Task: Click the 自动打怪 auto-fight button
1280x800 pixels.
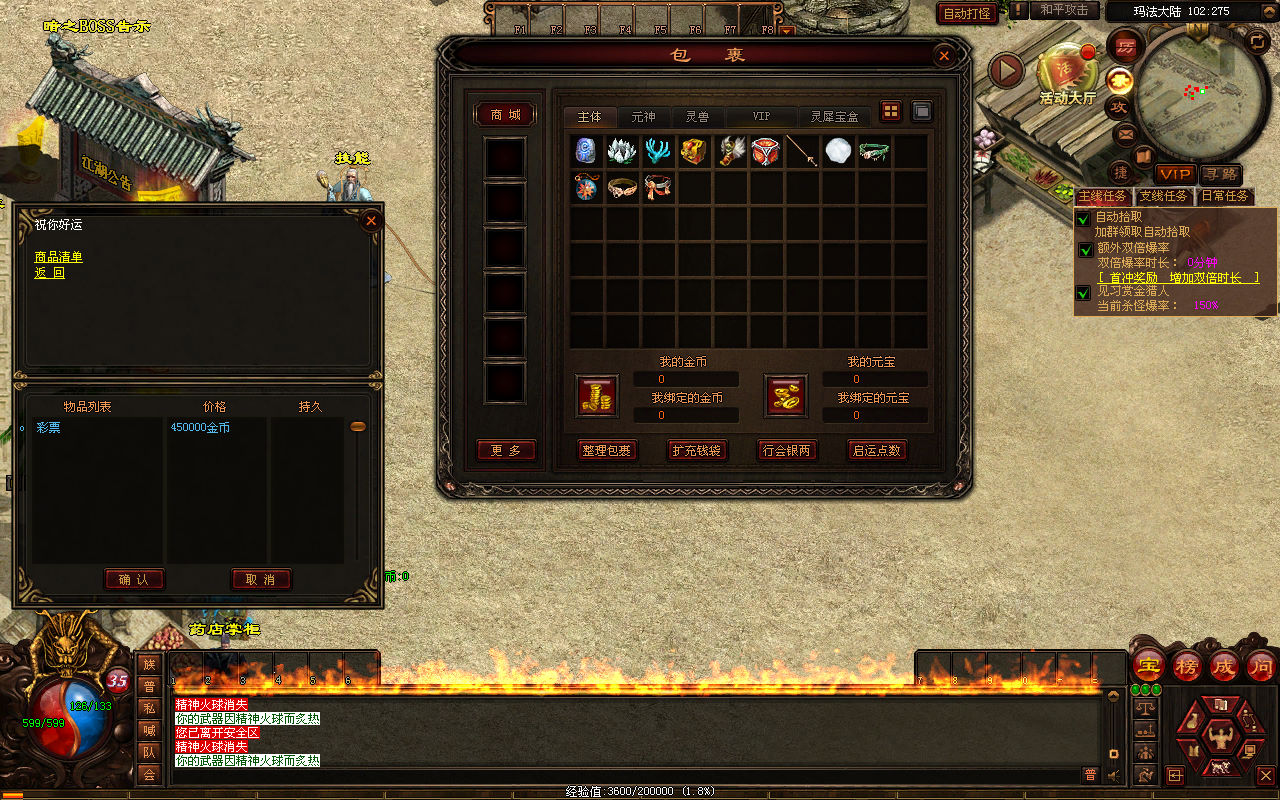Action: (x=967, y=13)
